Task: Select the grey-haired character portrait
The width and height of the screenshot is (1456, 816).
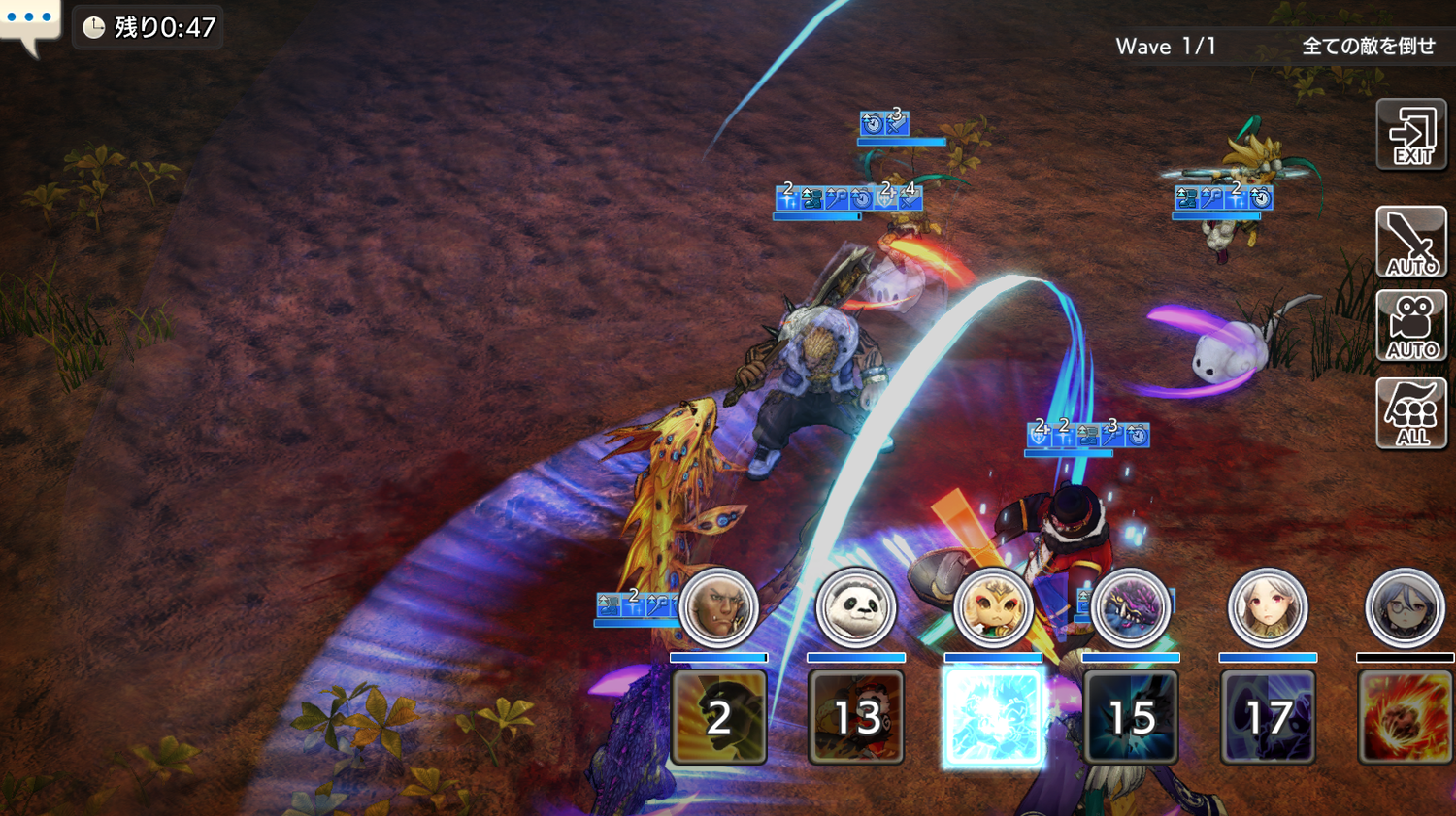Action: point(1405,608)
